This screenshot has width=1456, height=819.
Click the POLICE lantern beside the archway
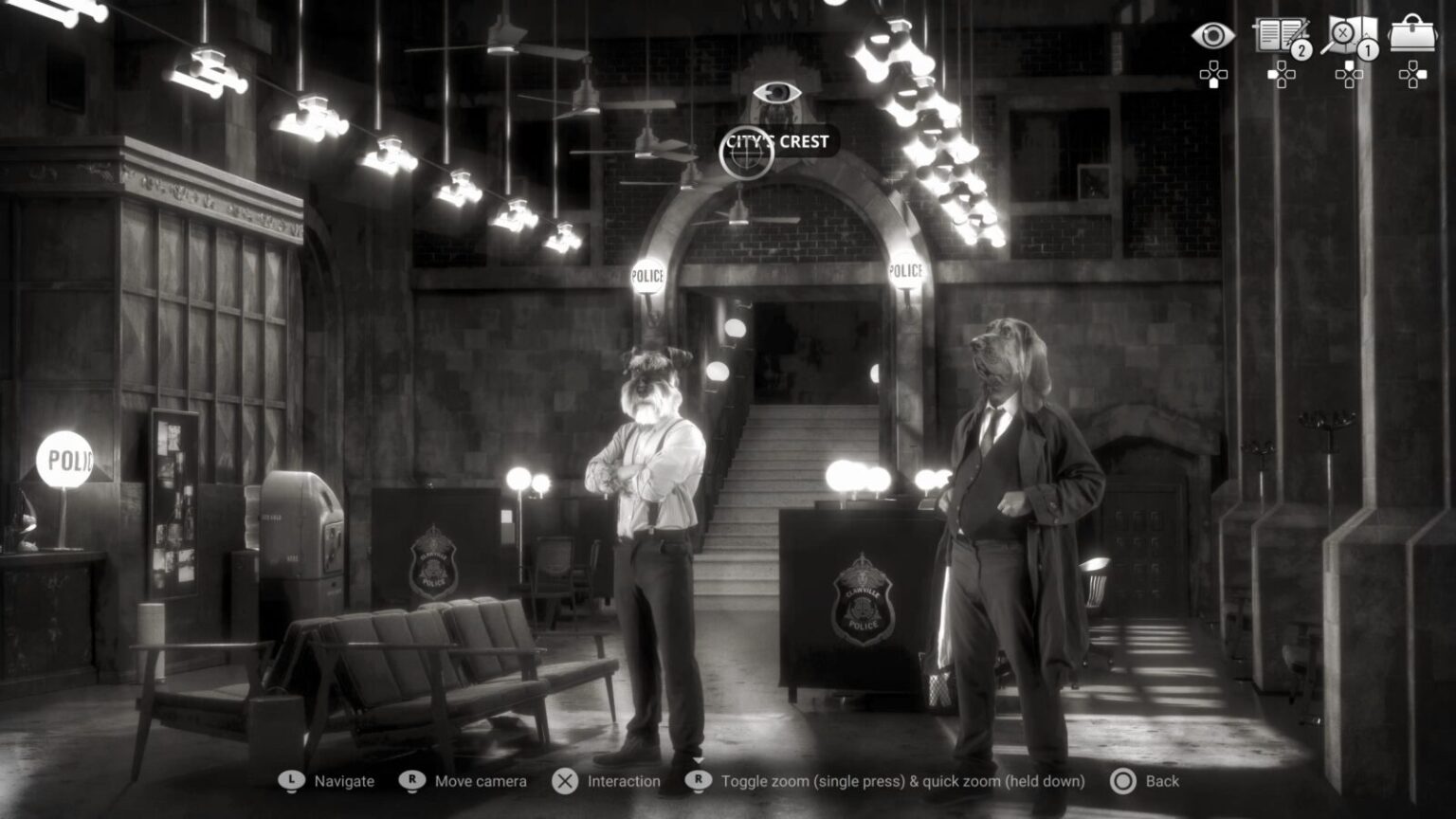pos(649,276)
